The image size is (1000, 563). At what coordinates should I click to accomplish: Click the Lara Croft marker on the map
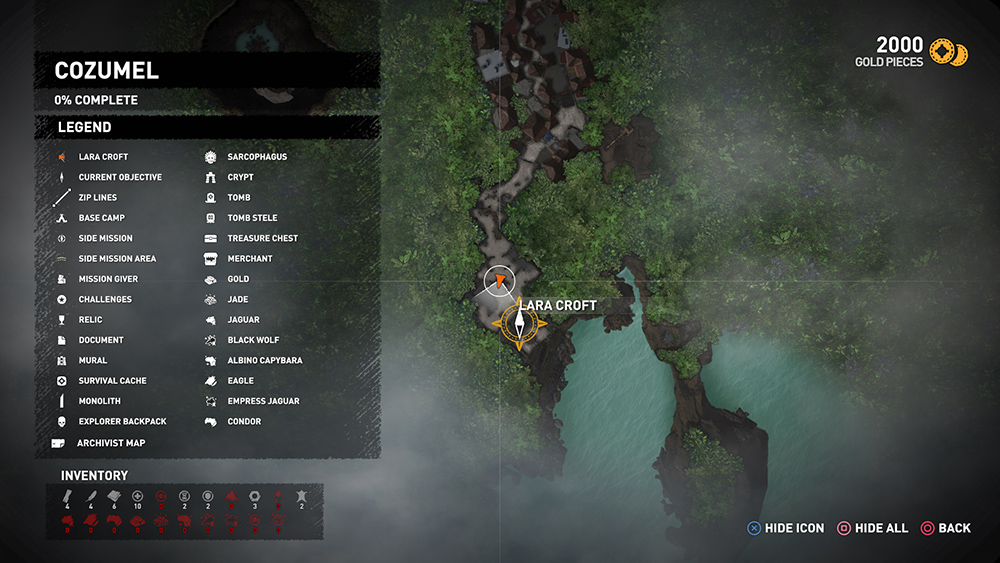point(520,324)
